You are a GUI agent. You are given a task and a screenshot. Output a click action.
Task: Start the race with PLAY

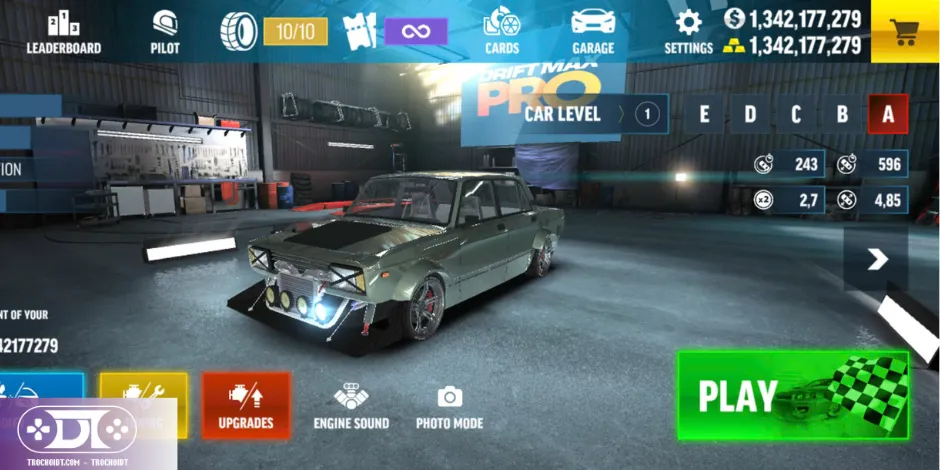792,395
